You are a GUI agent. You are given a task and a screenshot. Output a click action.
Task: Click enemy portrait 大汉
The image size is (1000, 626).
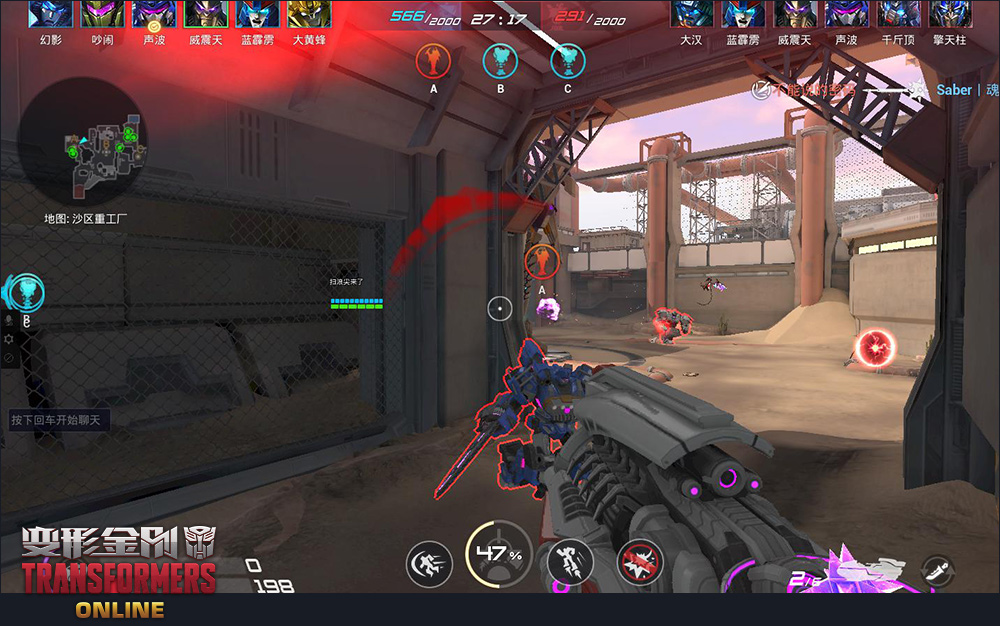click(691, 14)
